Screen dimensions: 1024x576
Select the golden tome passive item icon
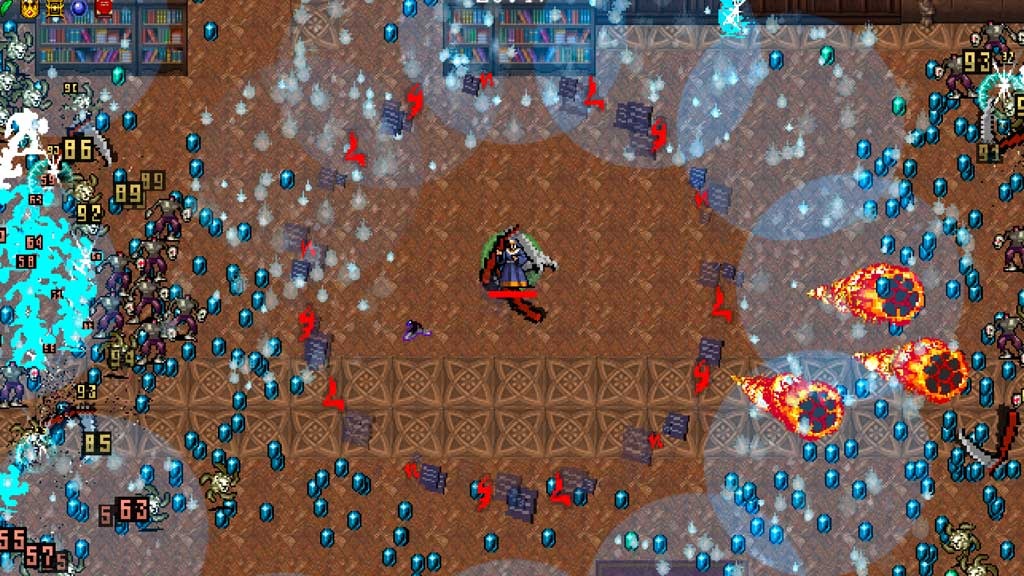tap(54, 9)
